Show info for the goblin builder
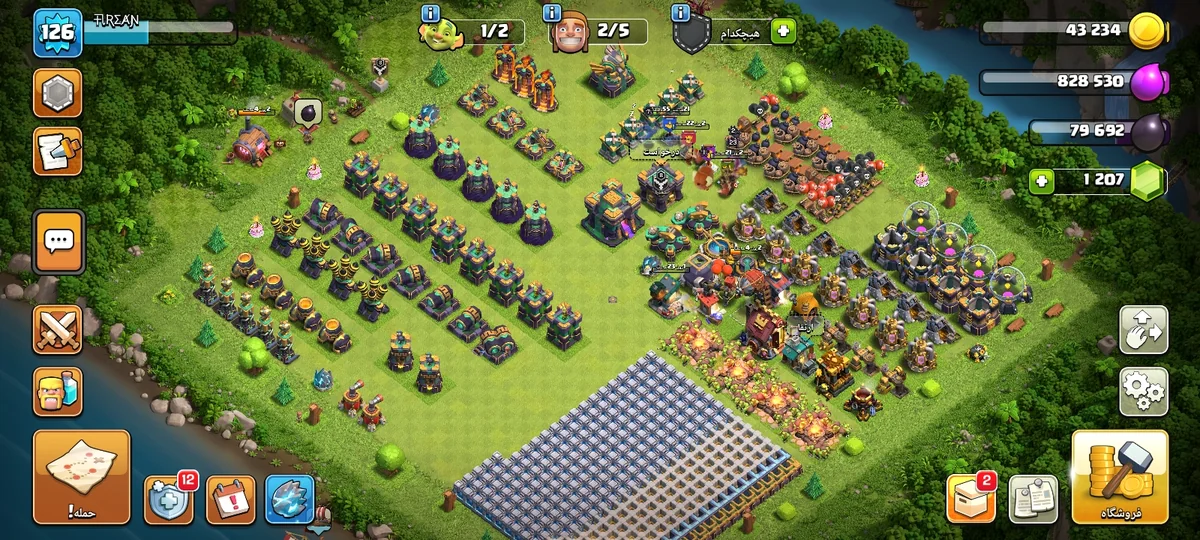The height and width of the screenshot is (540, 1200). 431,13
